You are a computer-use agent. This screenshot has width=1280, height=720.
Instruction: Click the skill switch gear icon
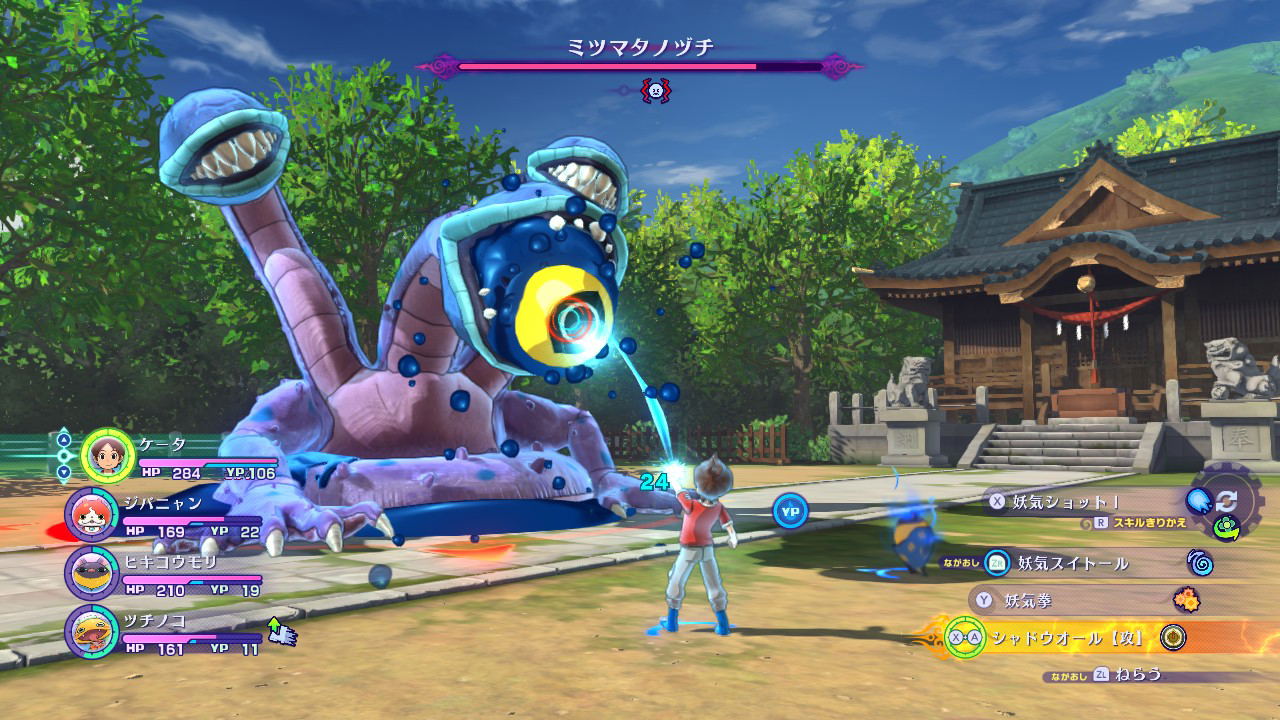pyautogui.click(x=1226, y=502)
